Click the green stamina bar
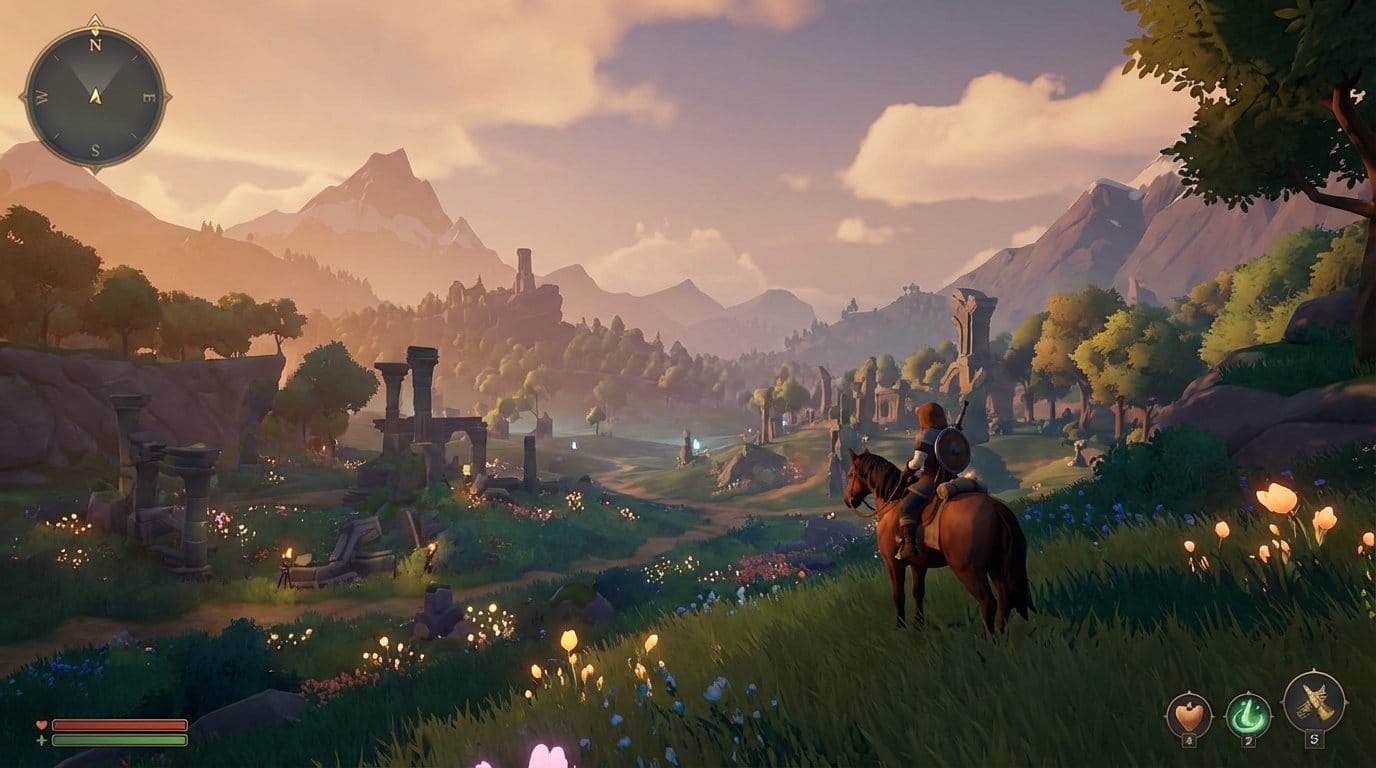 [x=118, y=740]
